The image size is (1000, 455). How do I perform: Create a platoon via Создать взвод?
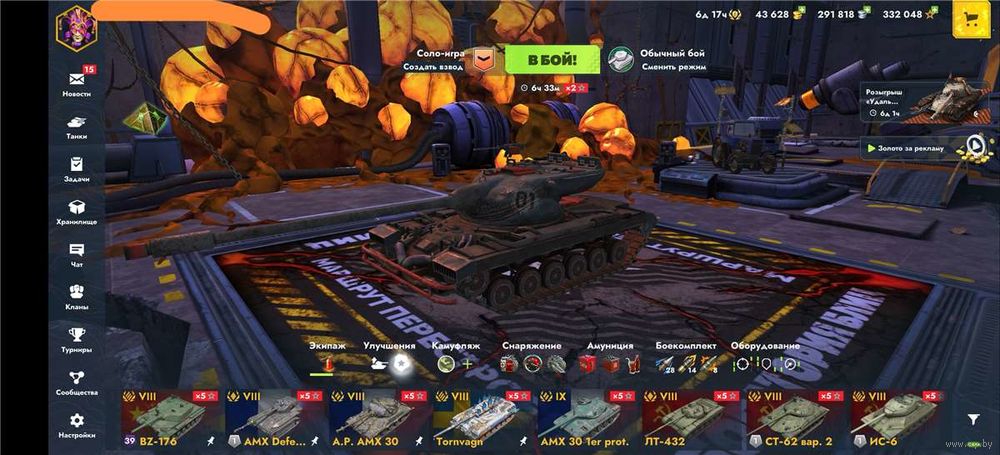[433, 66]
